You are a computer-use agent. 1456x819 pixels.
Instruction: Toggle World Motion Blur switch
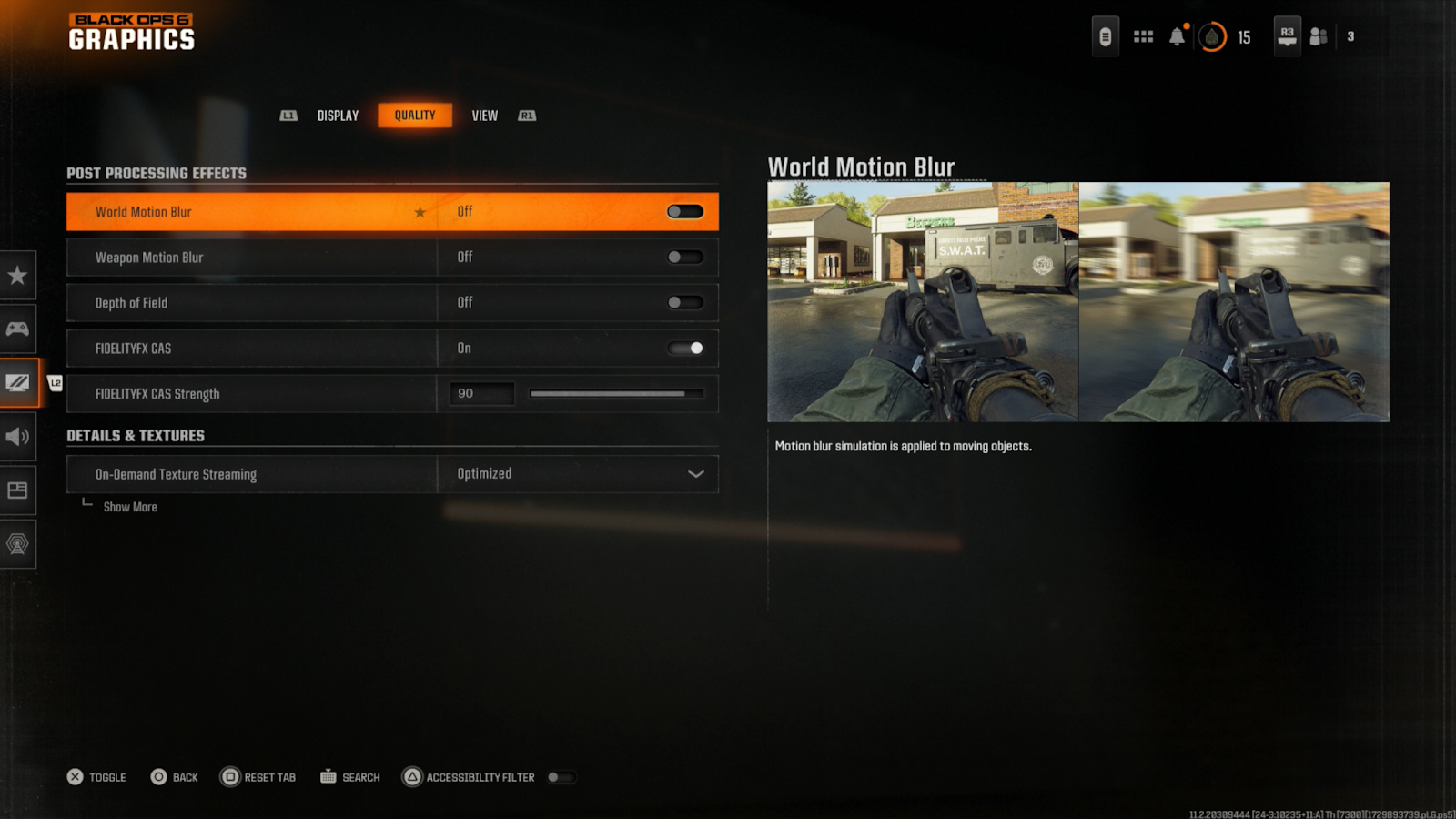[x=685, y=212]
